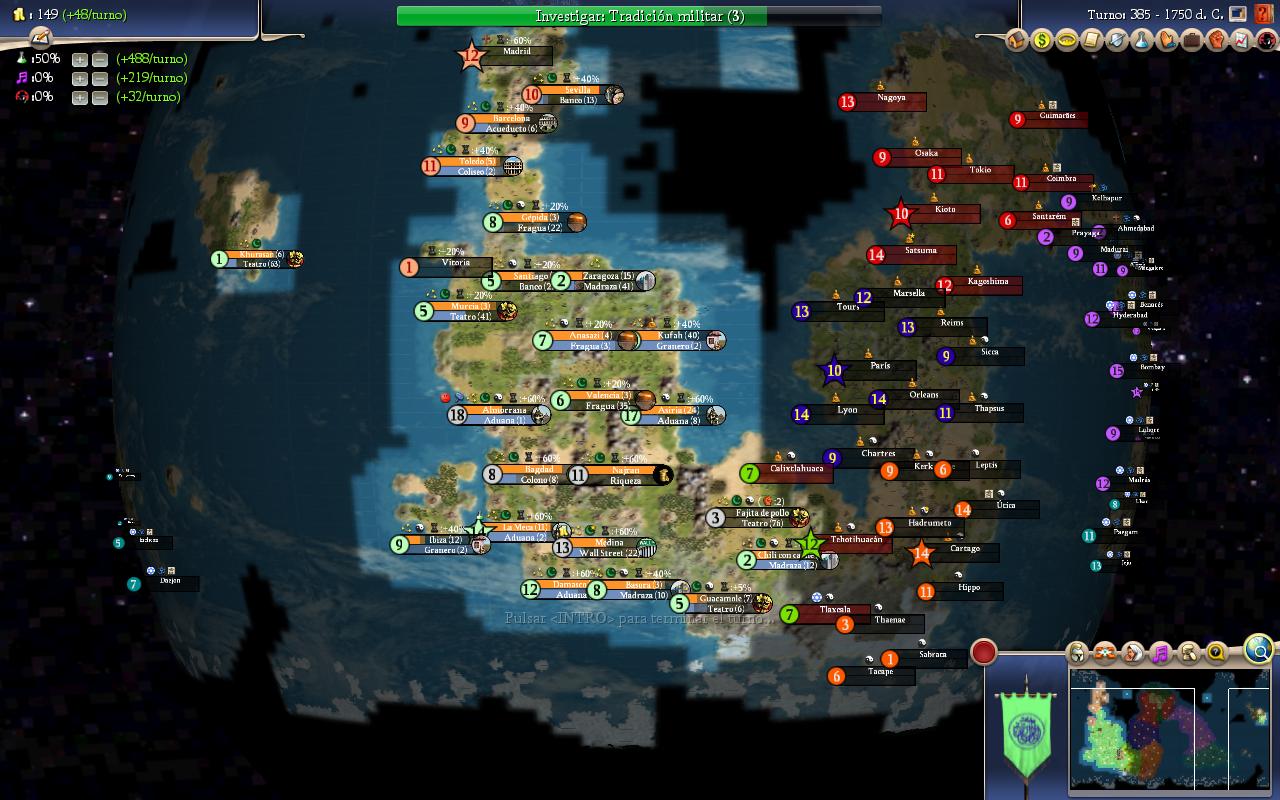Screen dimensions: 1280x800
Task: Show the info screen graph icon
Action: (x=1242, y=41)
